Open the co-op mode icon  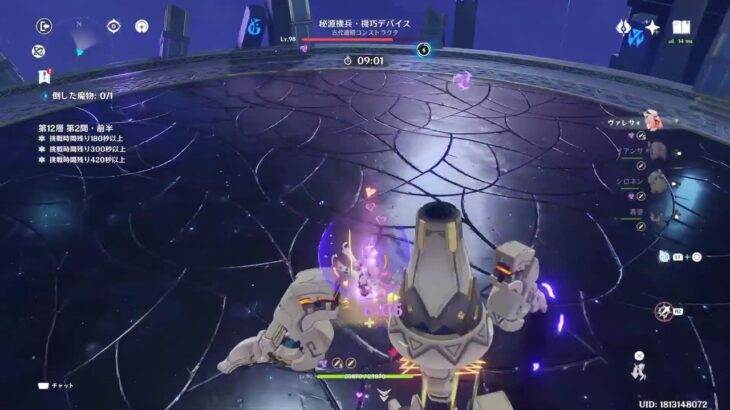pos(141,26)
